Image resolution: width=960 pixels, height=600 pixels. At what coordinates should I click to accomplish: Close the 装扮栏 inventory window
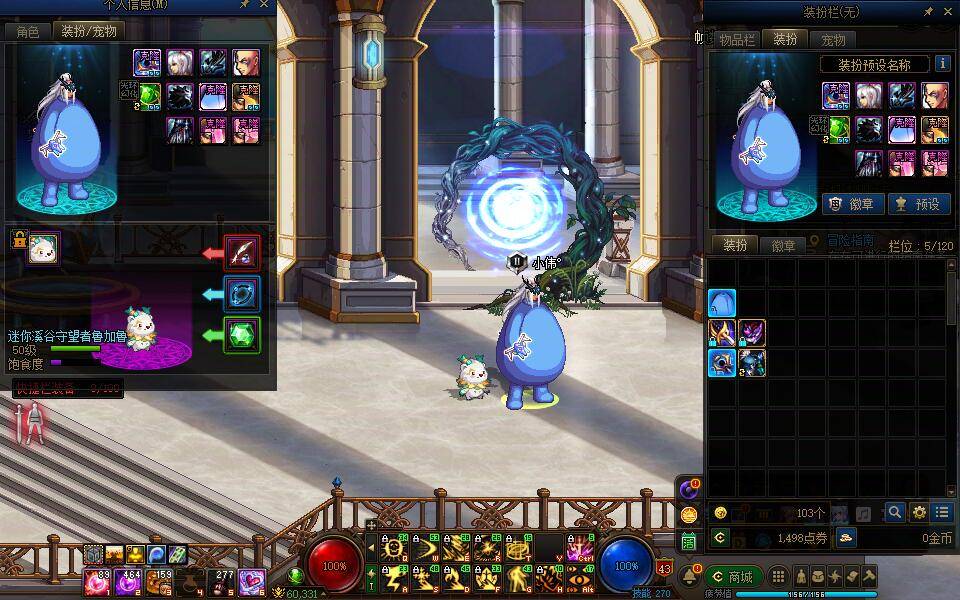949,11
